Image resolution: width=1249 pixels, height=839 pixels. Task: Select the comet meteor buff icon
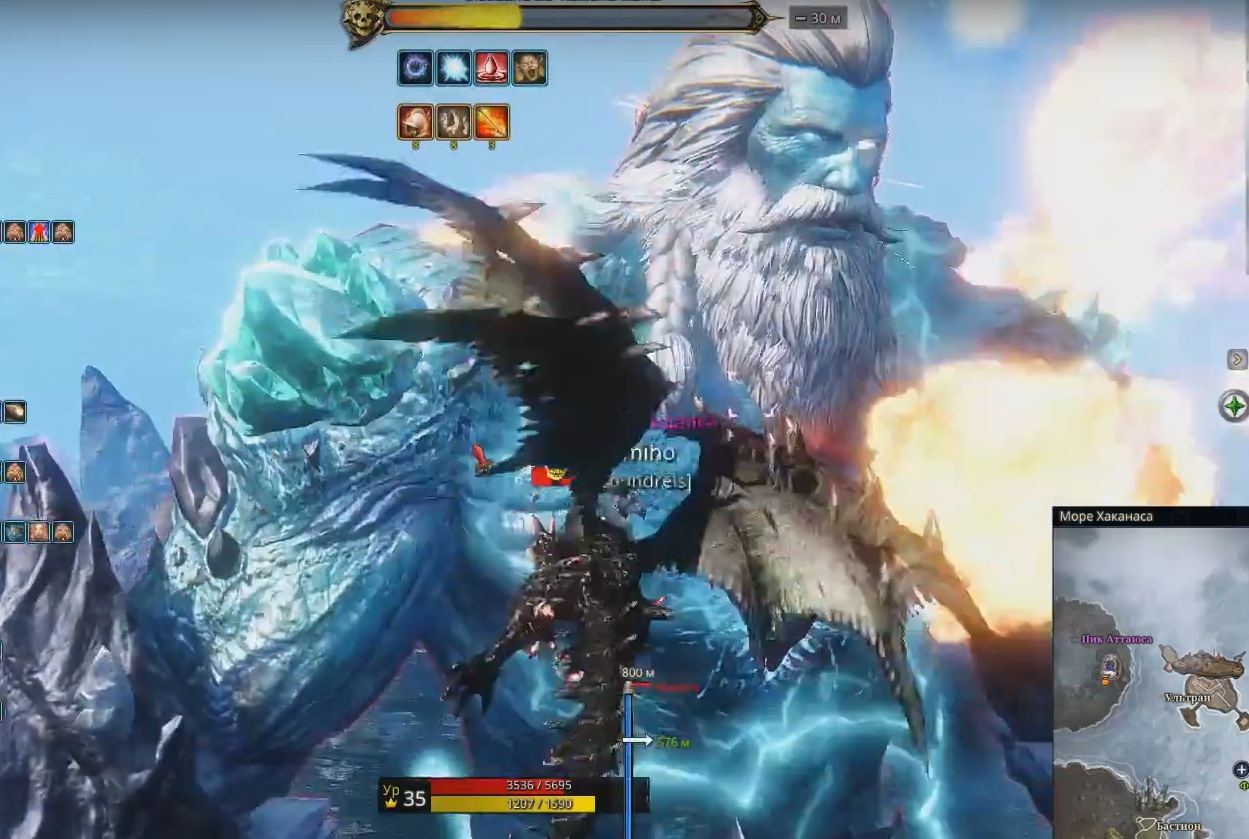pos(14,412)
